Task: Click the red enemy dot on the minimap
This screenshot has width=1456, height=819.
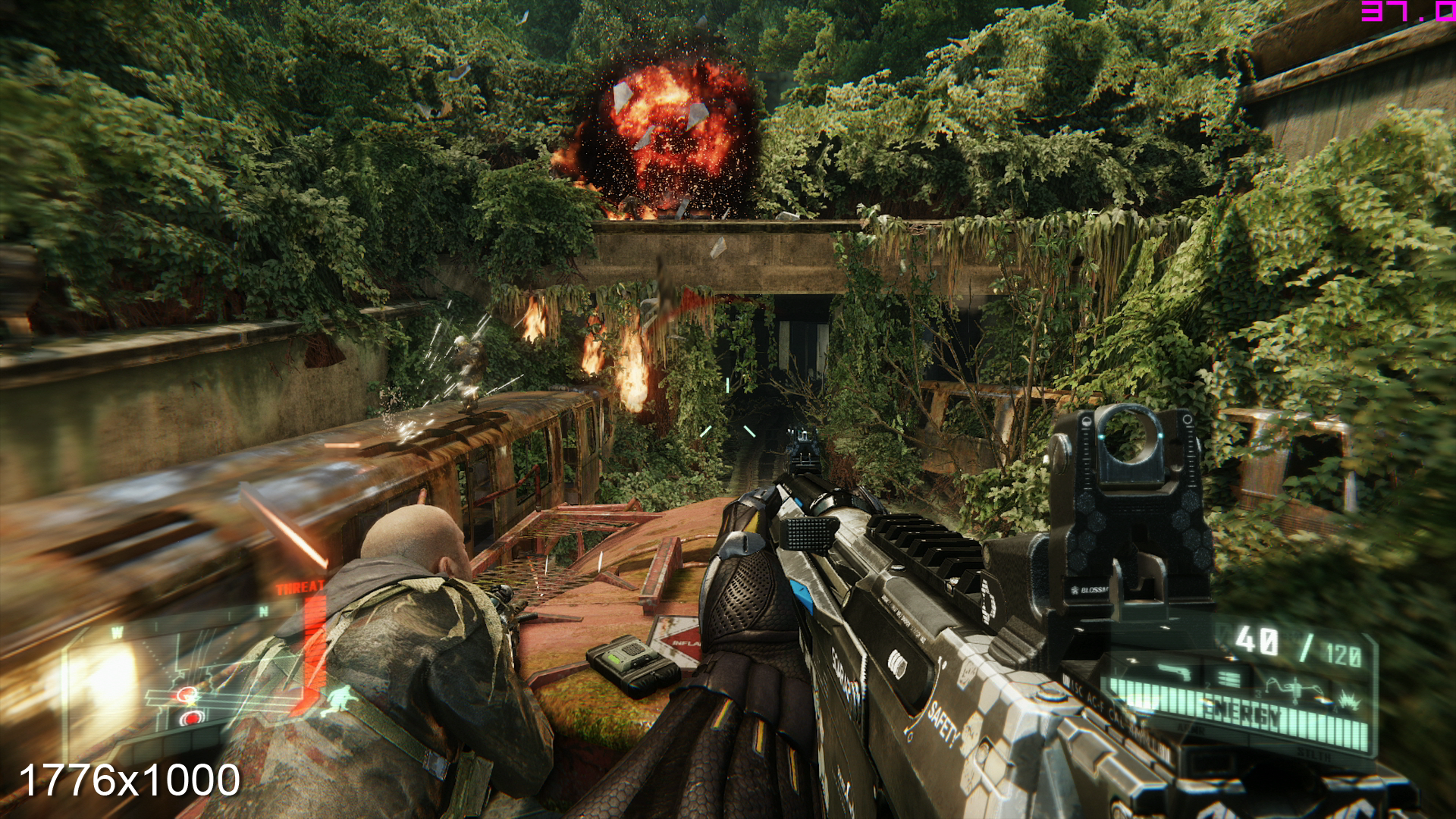Action: pyautogui.click(x=192, y=718)
